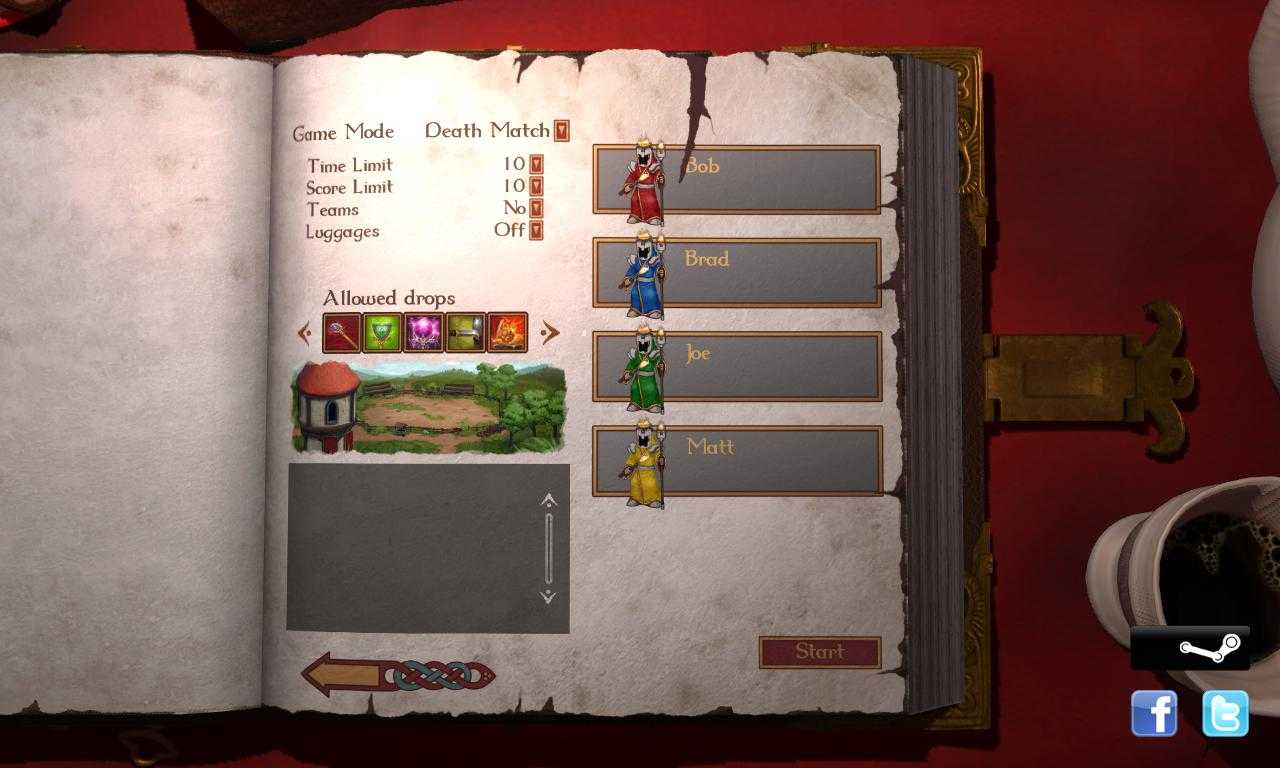Open the Score Limit dropdown
1280x768 pixels.
[x=537, y=187]
